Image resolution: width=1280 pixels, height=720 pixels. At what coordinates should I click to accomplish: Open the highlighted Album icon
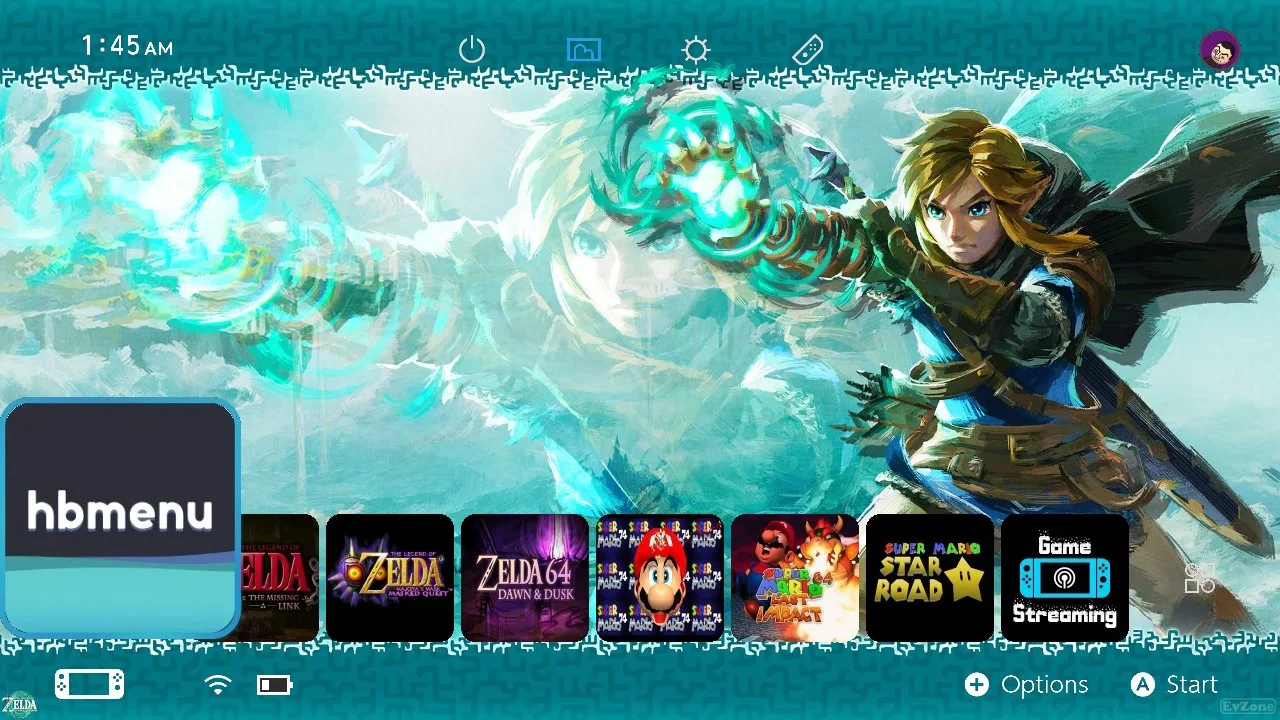(583, 49)
